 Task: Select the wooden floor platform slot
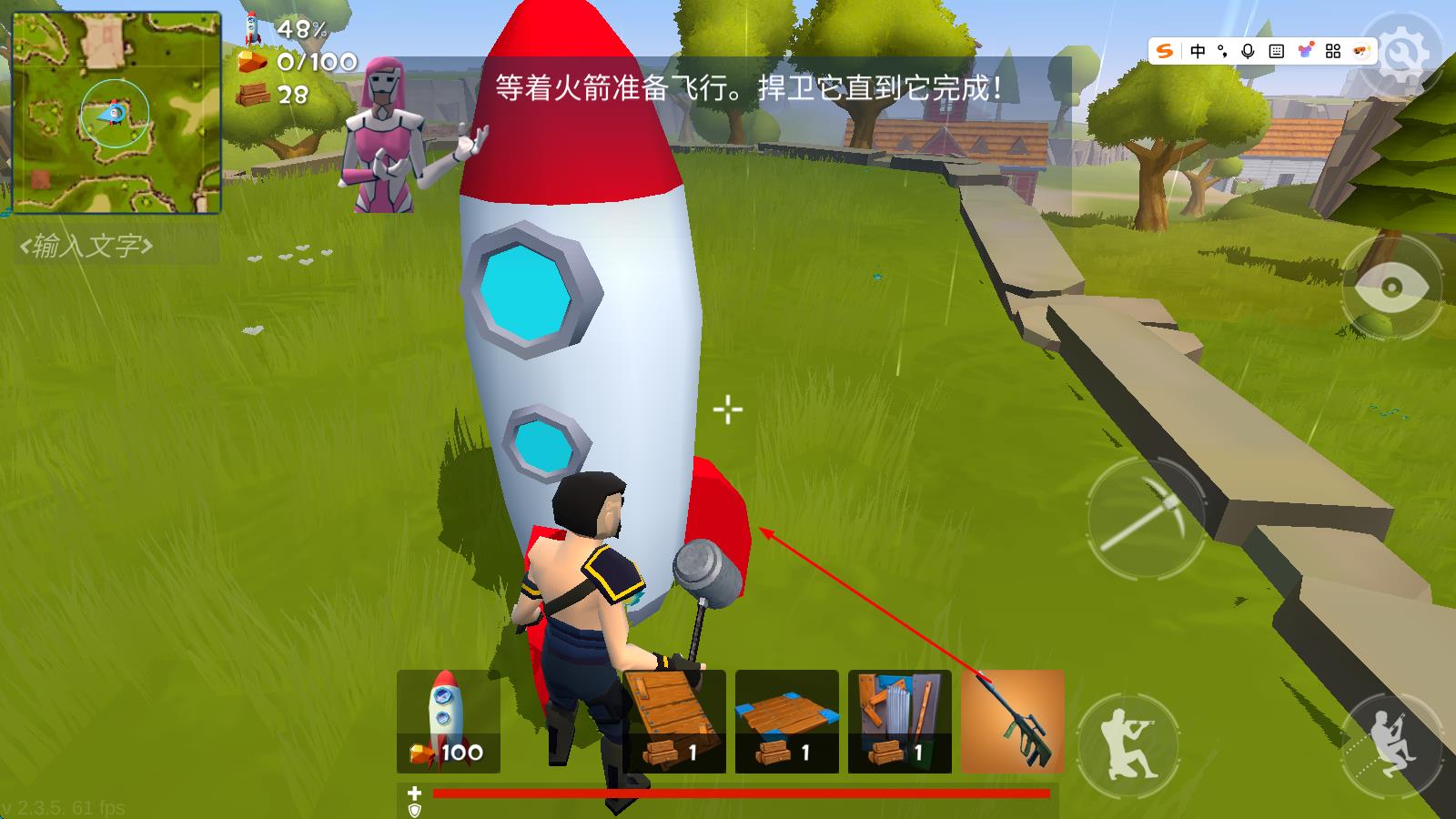tap(786, 722)
